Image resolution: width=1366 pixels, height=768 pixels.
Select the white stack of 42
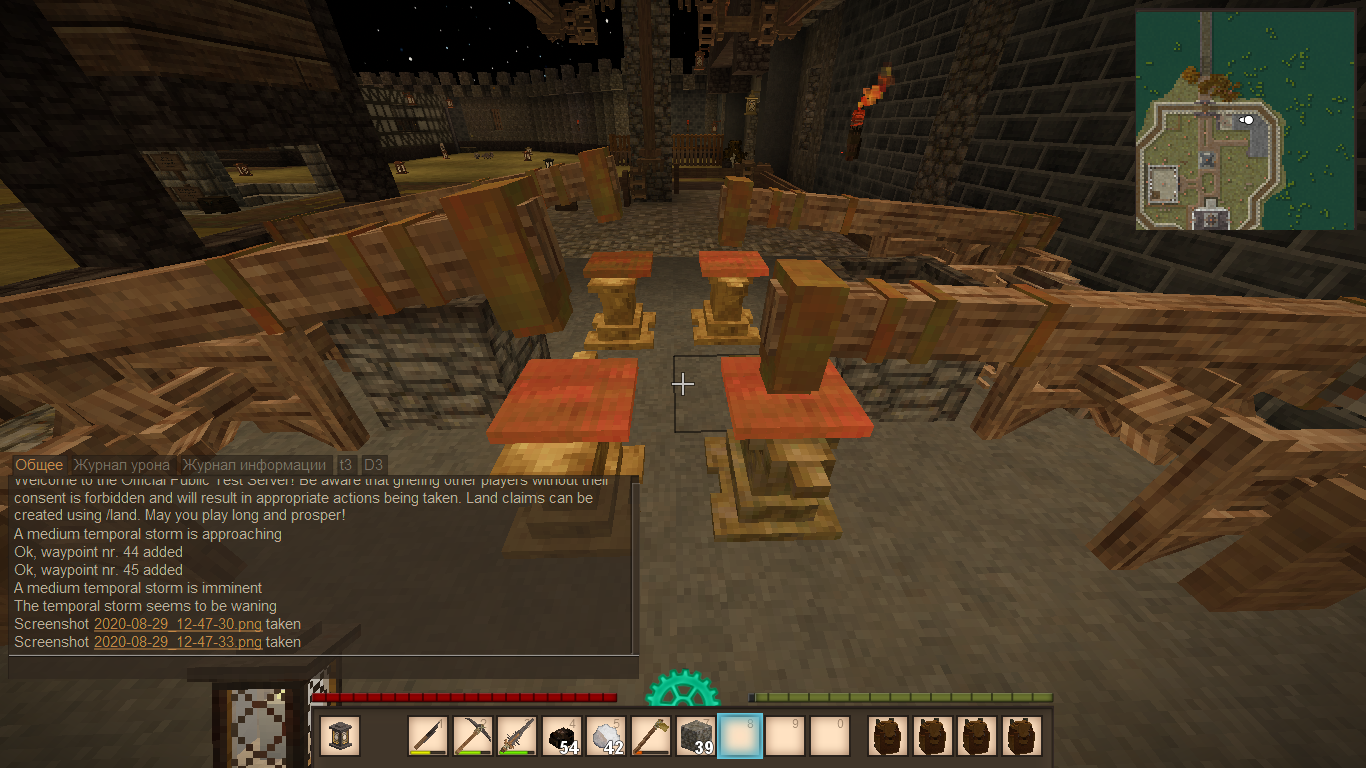click(x=606, y=737)
